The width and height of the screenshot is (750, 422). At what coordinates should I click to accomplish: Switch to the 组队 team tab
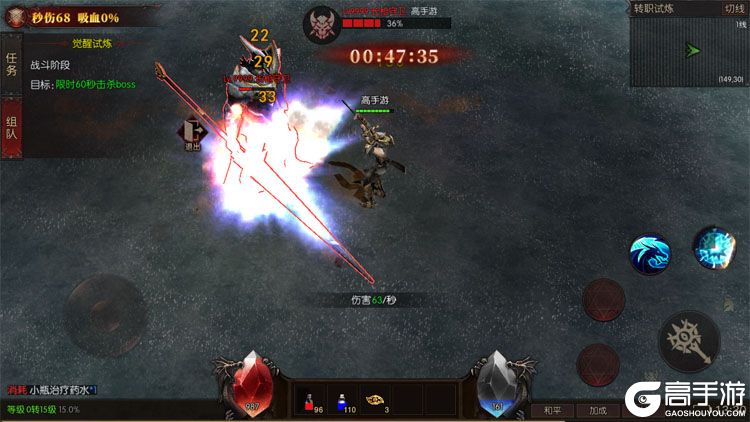click(12, 125)
